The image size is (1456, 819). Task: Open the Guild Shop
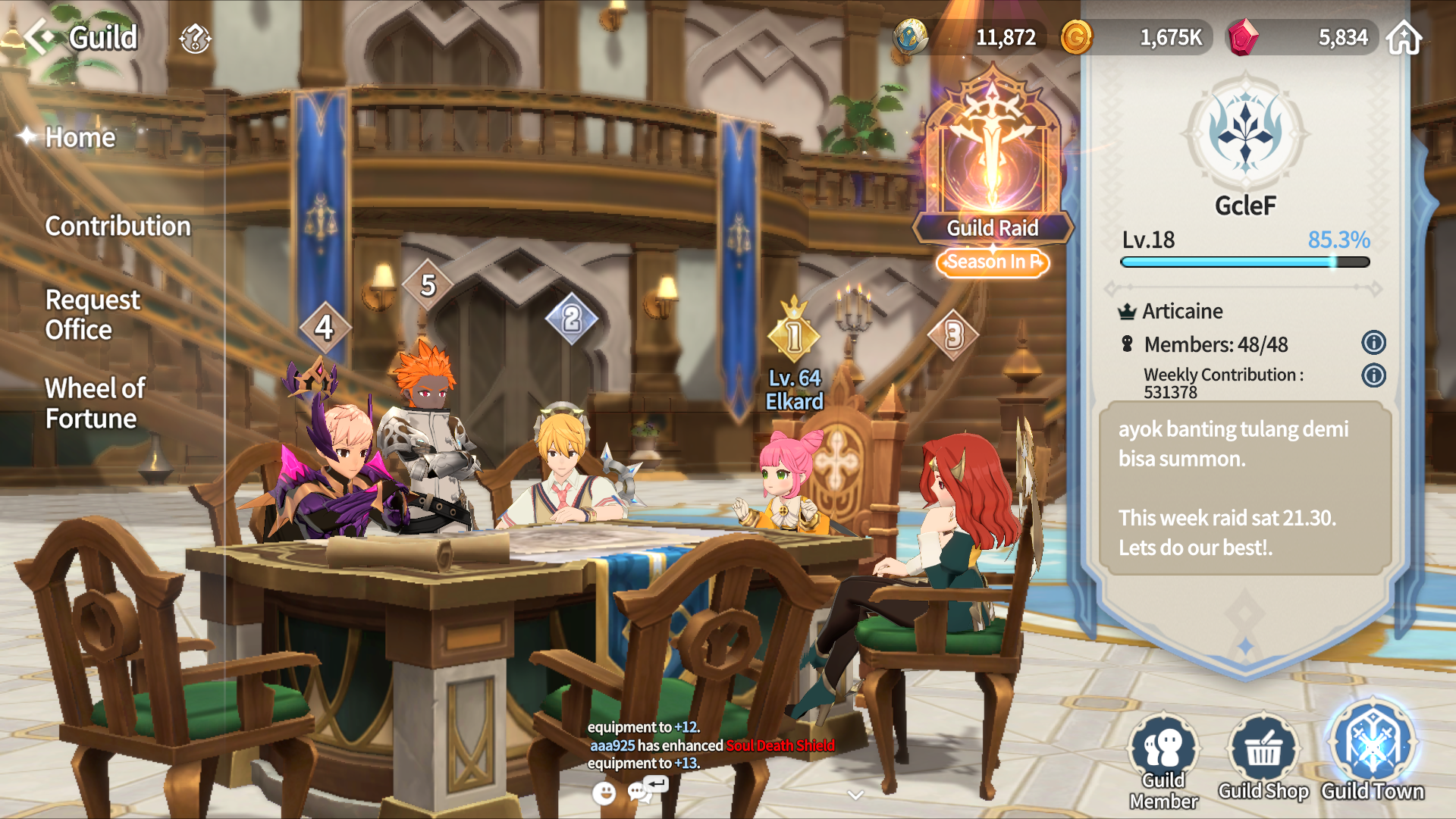click(x=1263, y=758)
